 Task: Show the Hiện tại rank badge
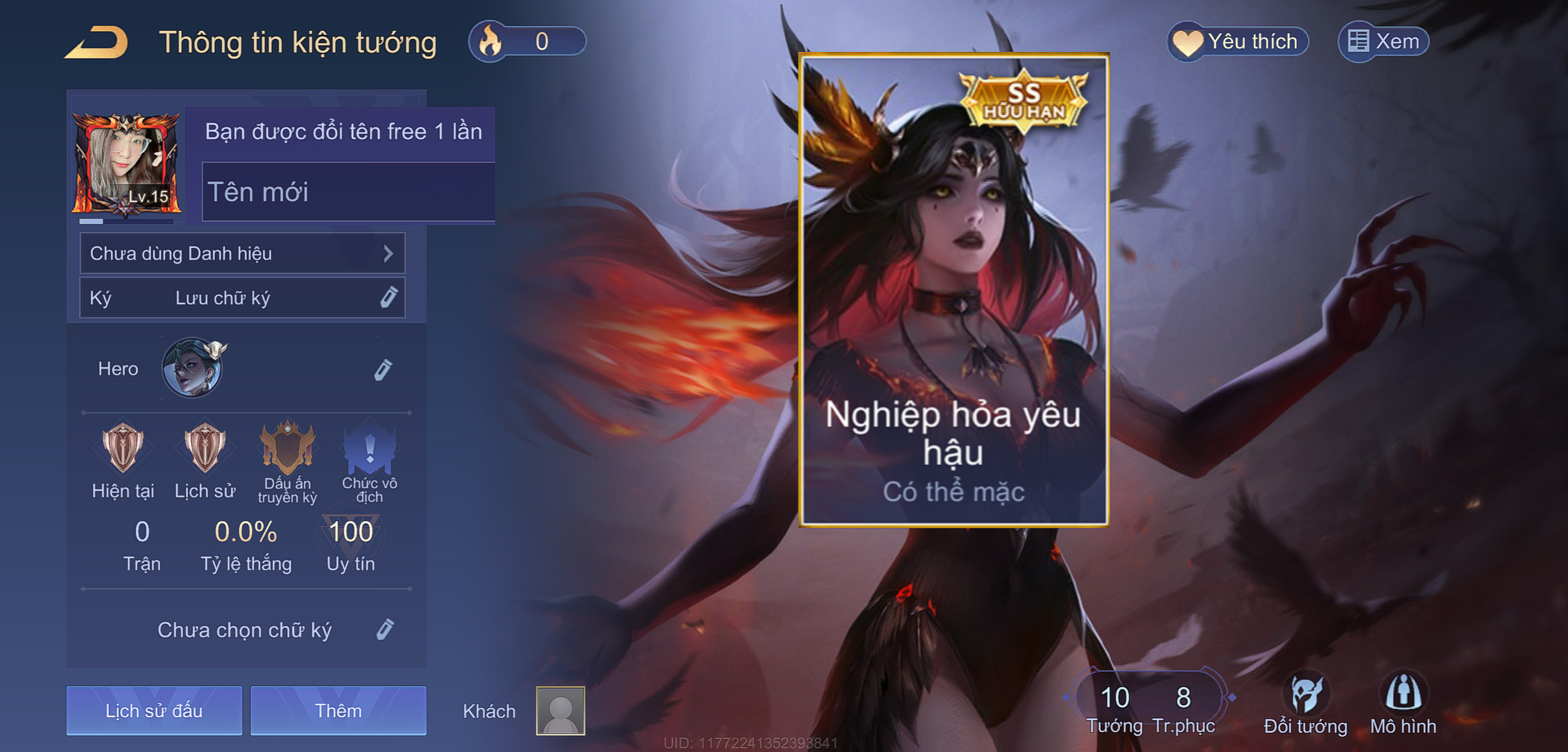coord(123,448)
